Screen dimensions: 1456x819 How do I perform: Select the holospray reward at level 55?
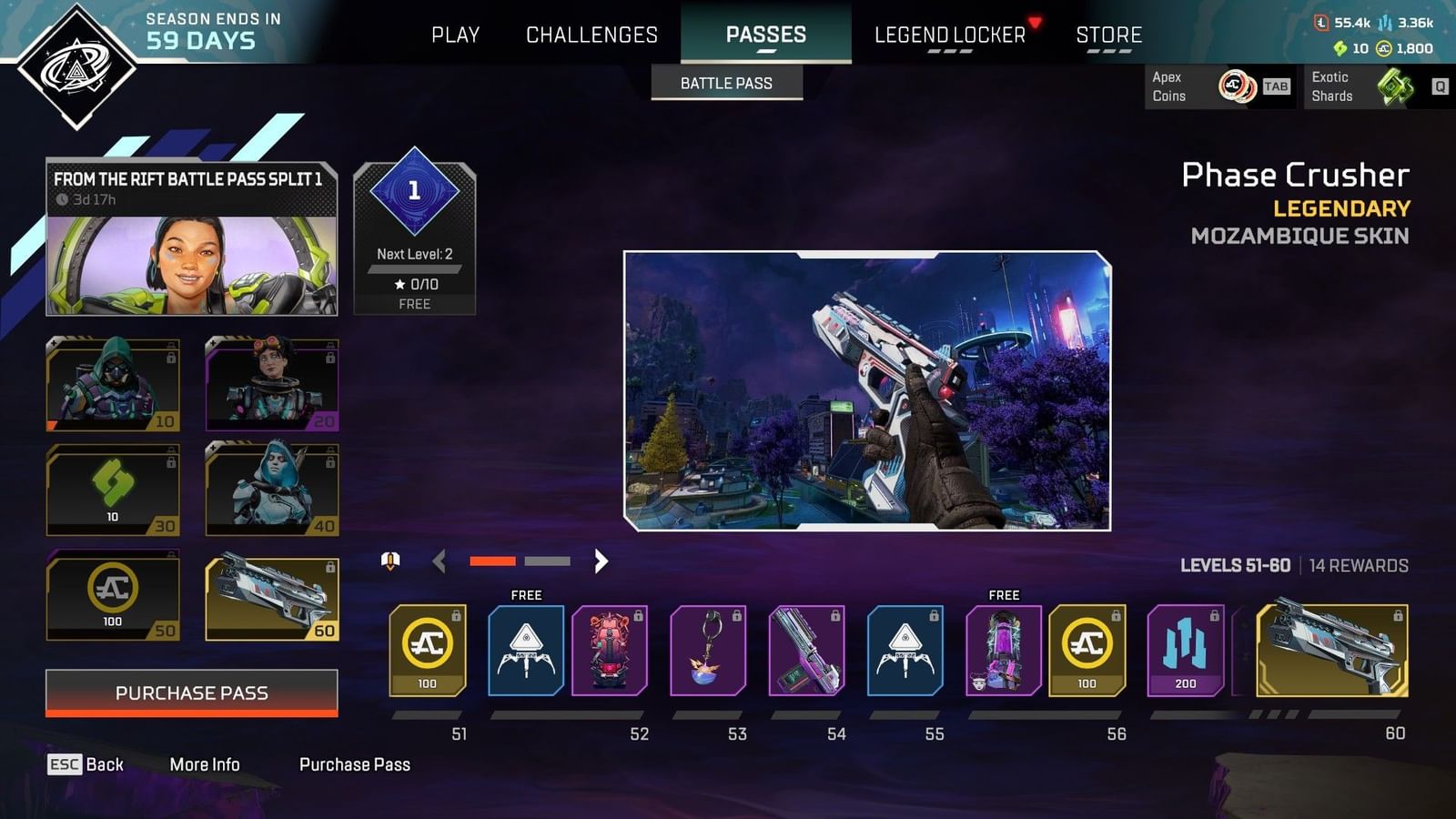point(904,648)
